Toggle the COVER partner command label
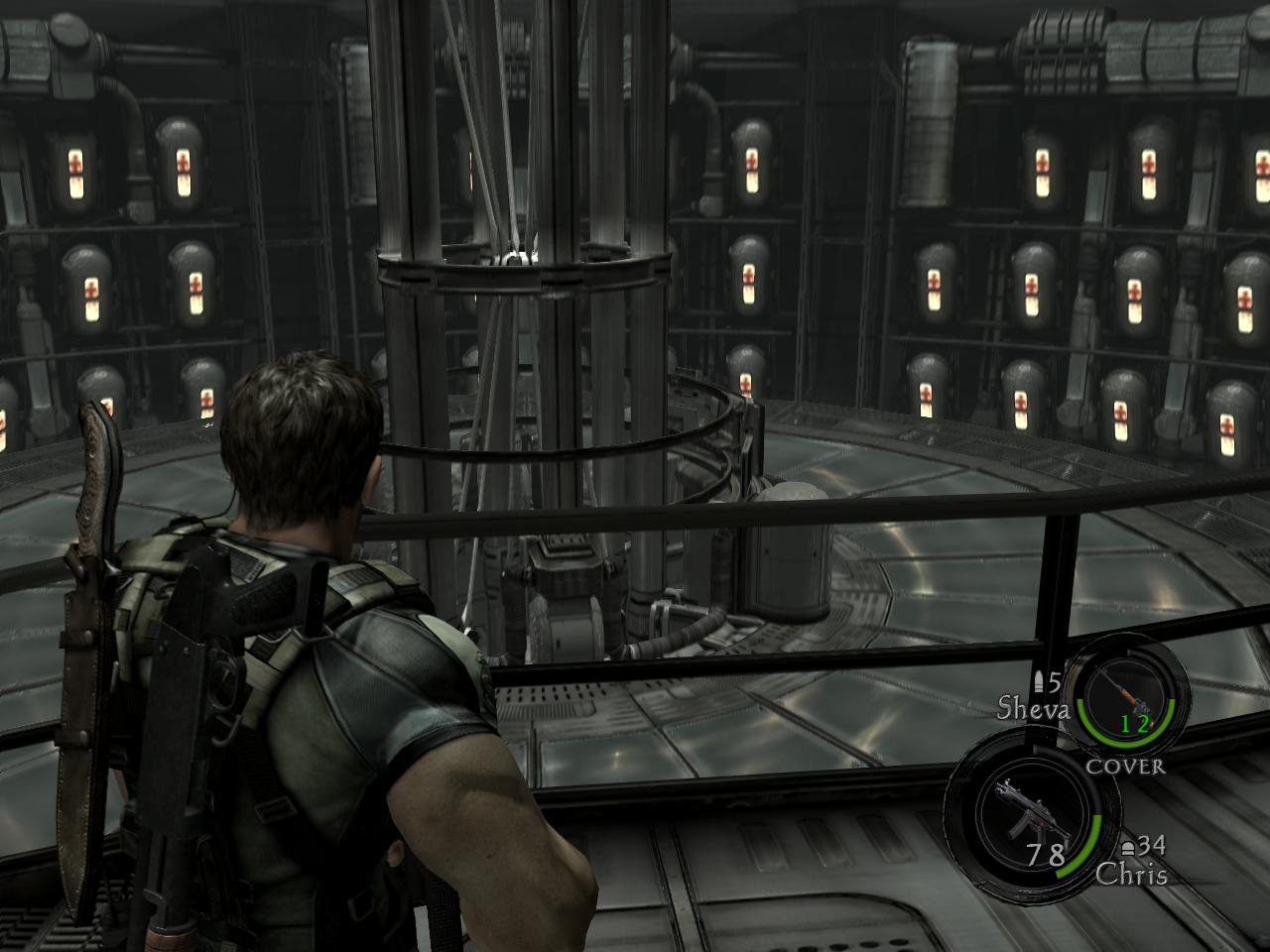This screenshot has height=952, width=1270. (1125, 766)
